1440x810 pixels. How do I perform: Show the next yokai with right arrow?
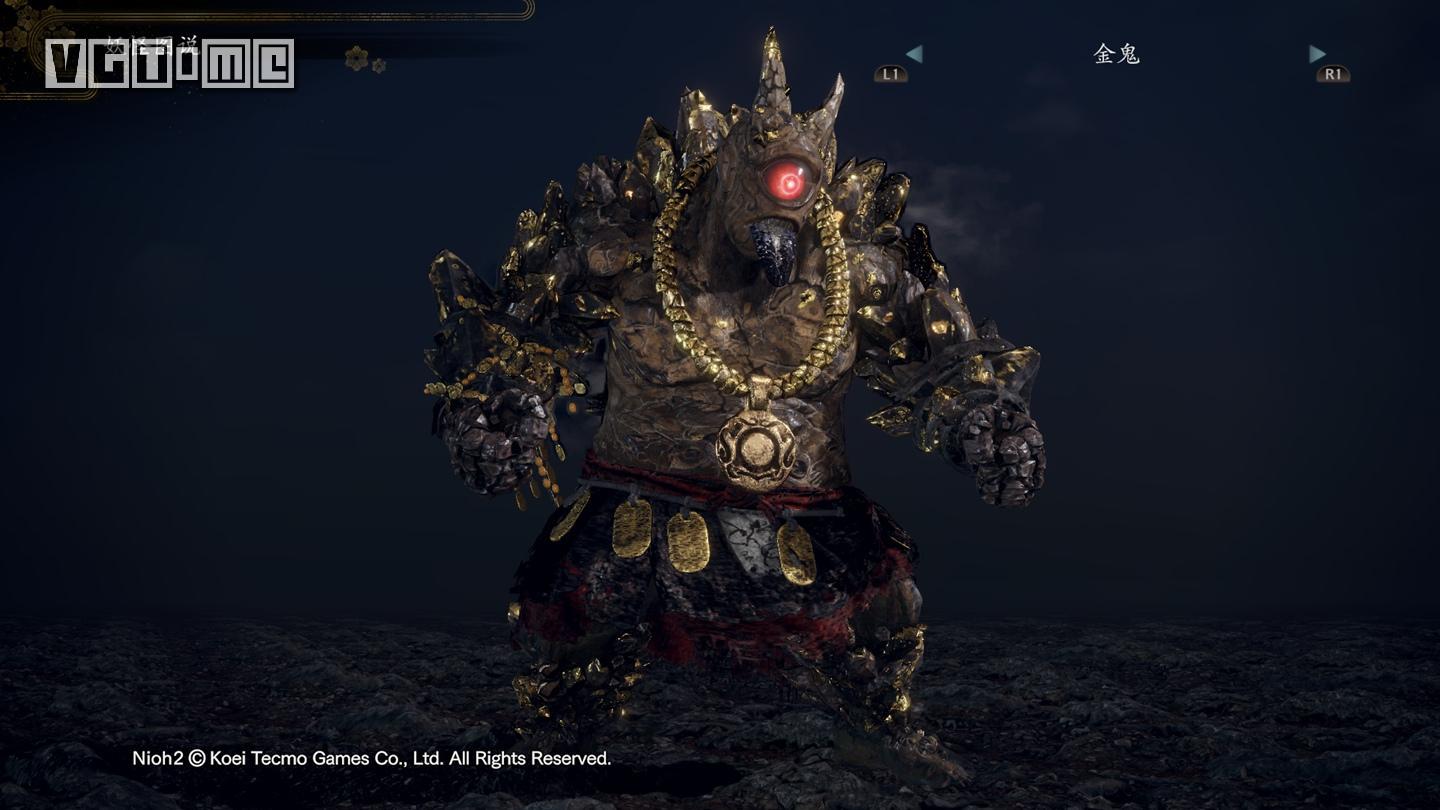(1318, 54)
